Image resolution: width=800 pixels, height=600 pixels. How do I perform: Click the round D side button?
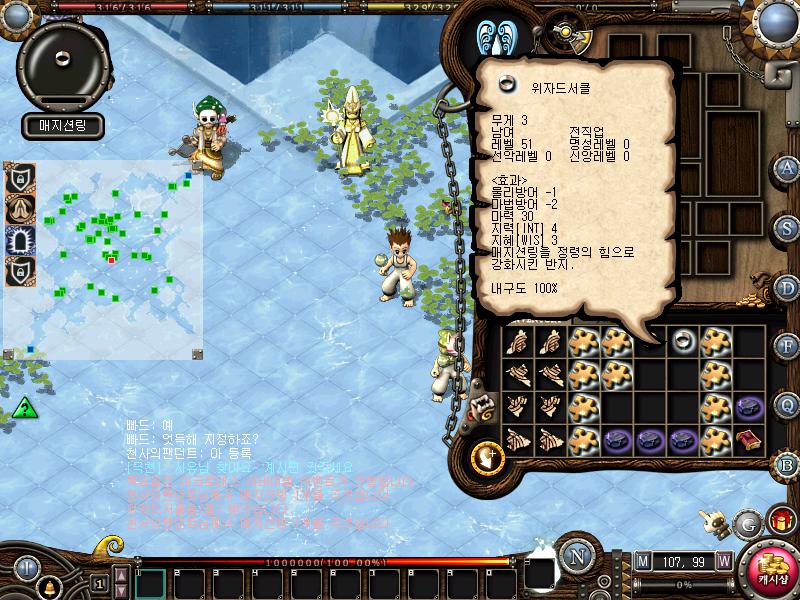pyautogui.click(x=788, y=286)
